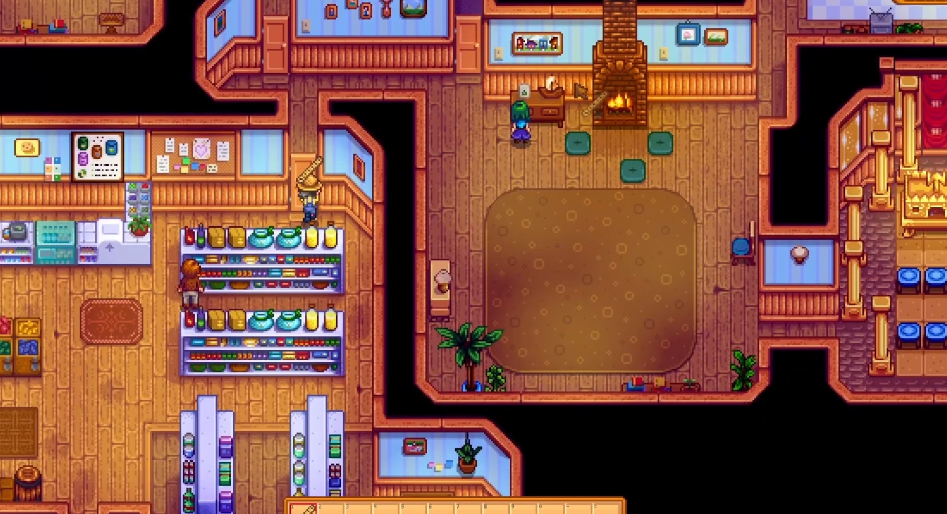Select the red-highlighted first hotbar slot

click(x=304, y=508)
